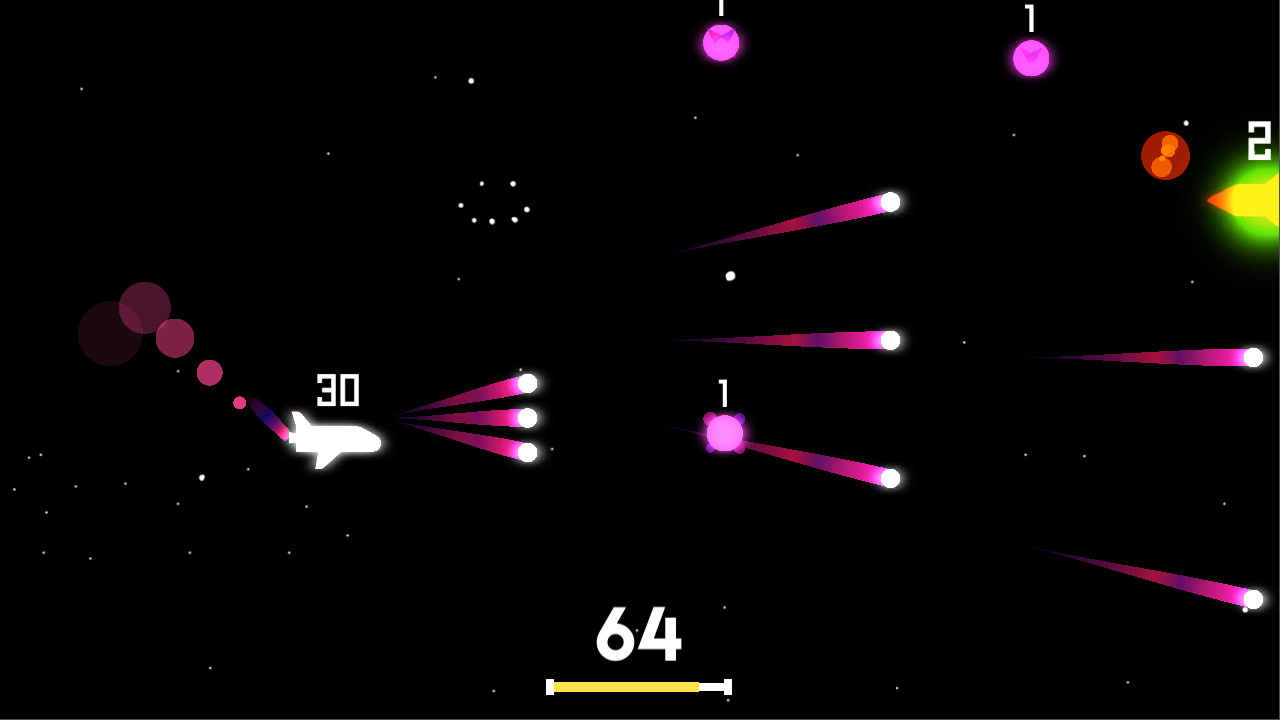Click the magenta enemy at the top right
The width and height of the screenshot is (1280, 720).
(1030, 57)
